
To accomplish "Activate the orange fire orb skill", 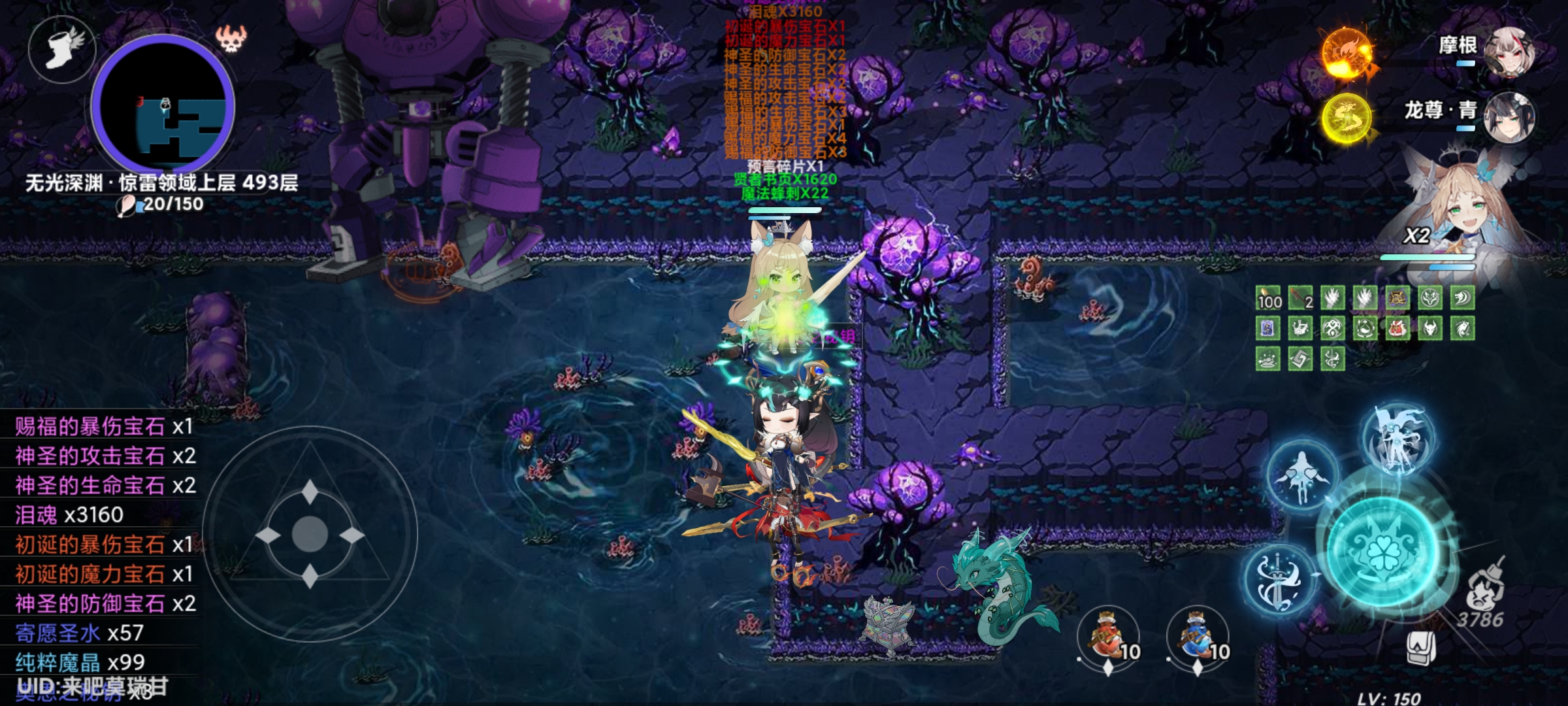I will [x=1347, y=54].
